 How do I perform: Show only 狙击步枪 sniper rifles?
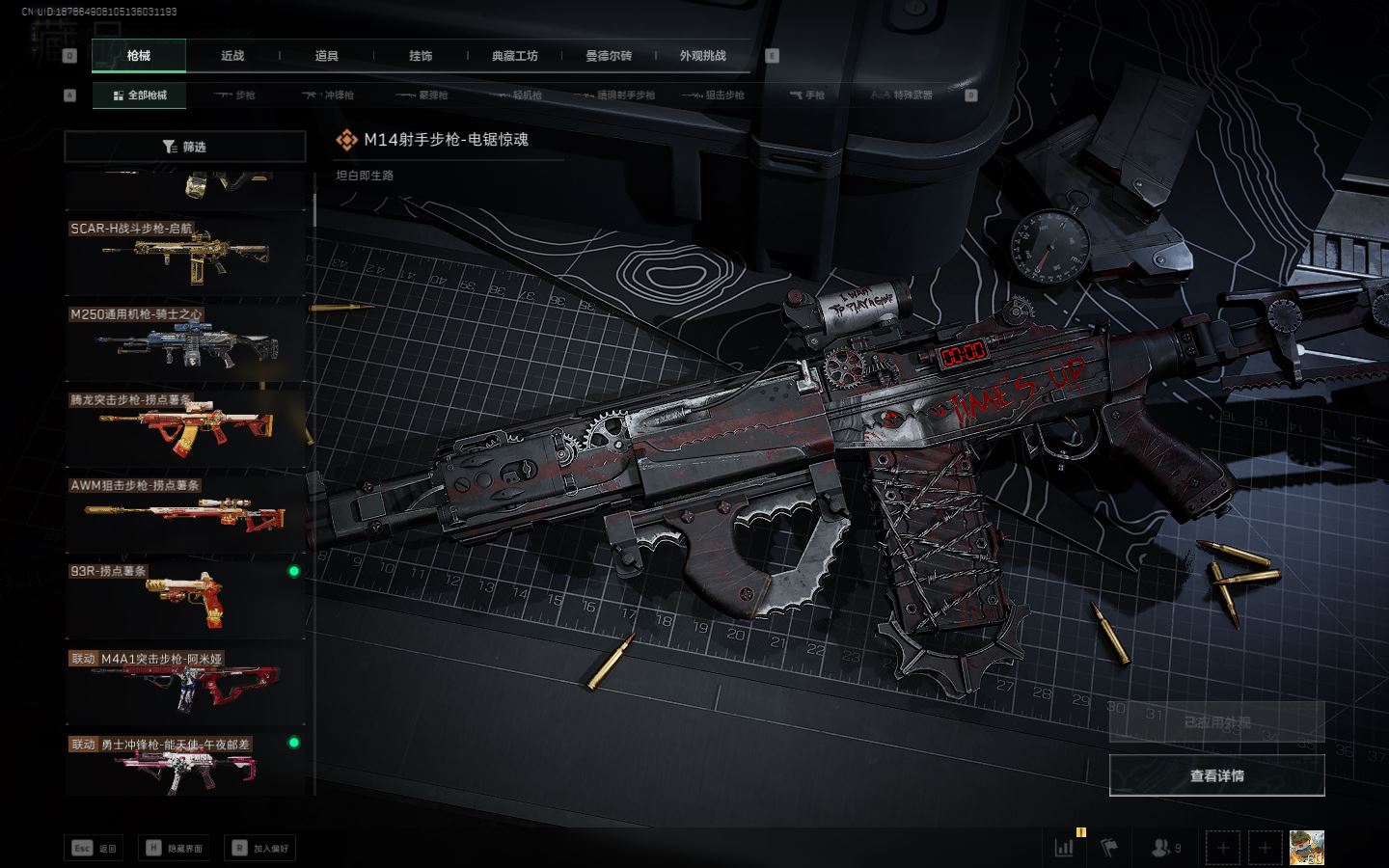coord(714,95)
